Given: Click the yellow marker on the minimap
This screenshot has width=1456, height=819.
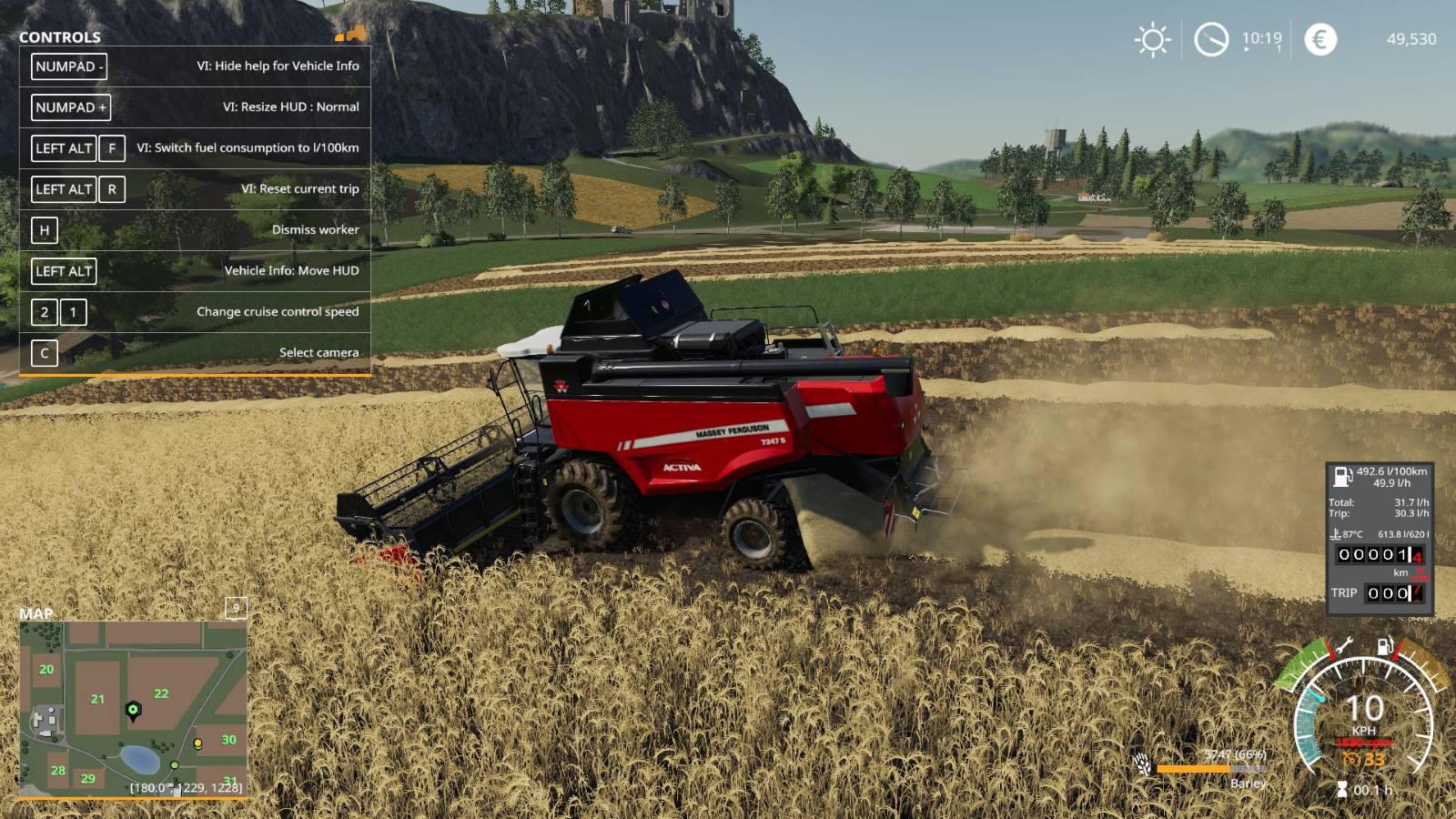Looking at the screenshot, I should tap(197, 744).
